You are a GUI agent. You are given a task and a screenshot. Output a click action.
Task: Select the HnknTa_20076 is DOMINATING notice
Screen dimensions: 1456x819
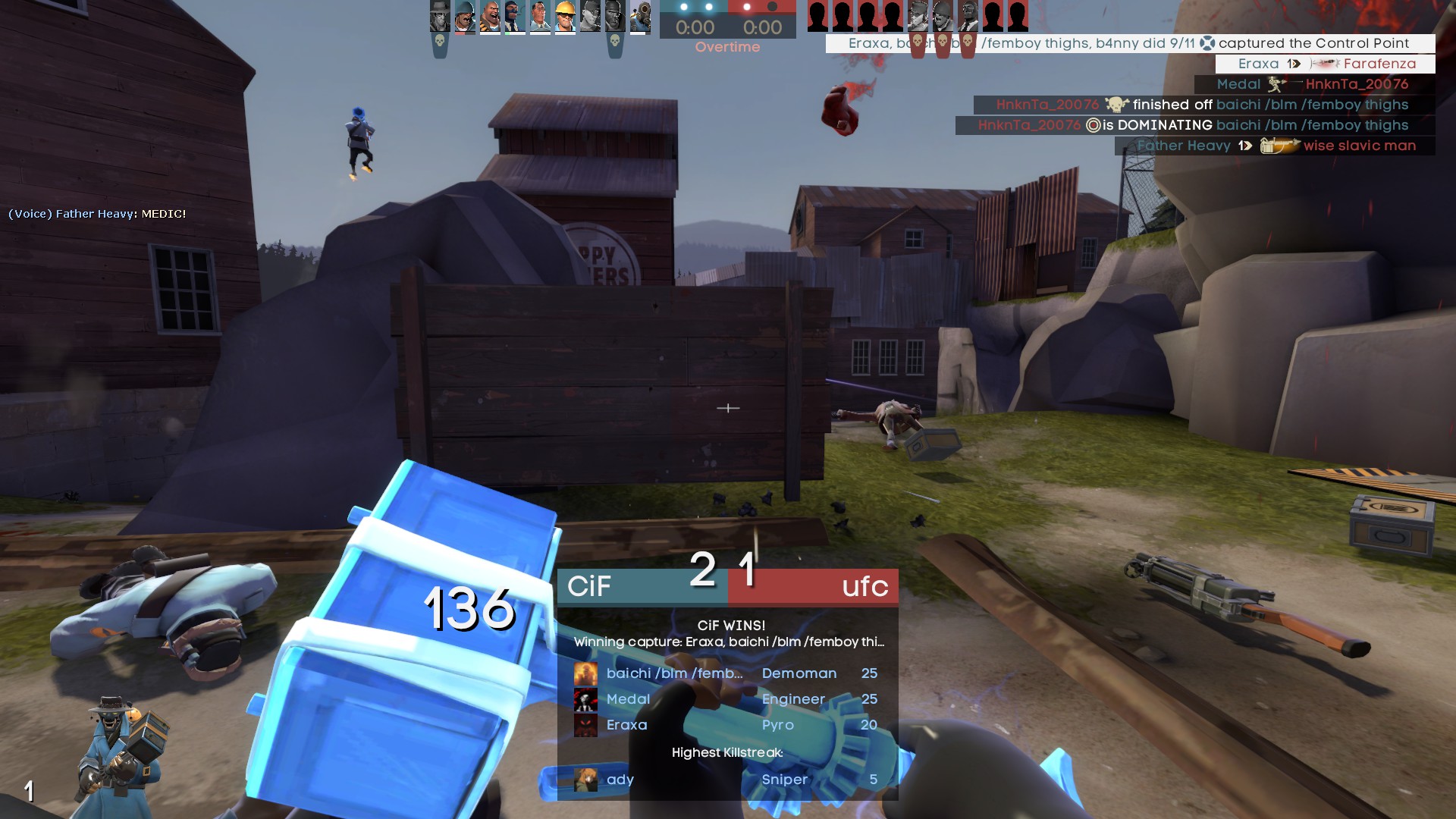coord(1194,125)
